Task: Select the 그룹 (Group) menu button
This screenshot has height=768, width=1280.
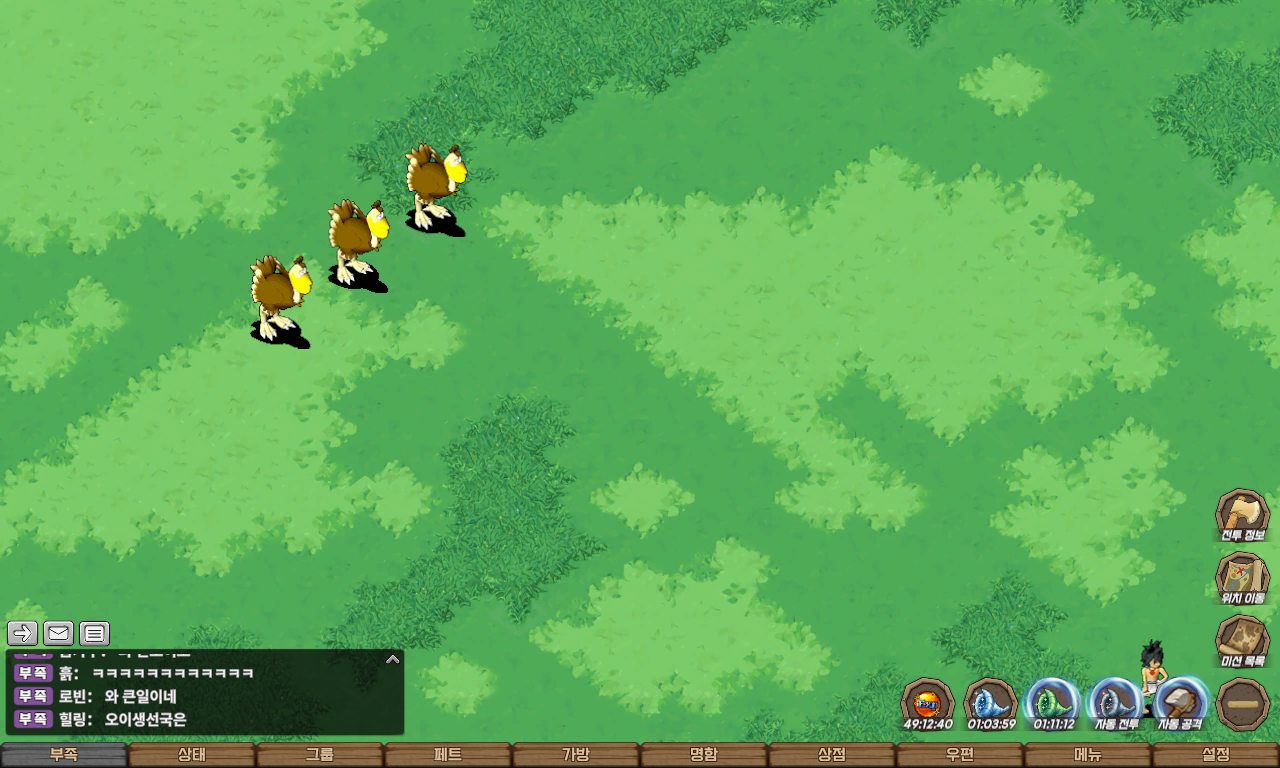Action: [320, 755]
